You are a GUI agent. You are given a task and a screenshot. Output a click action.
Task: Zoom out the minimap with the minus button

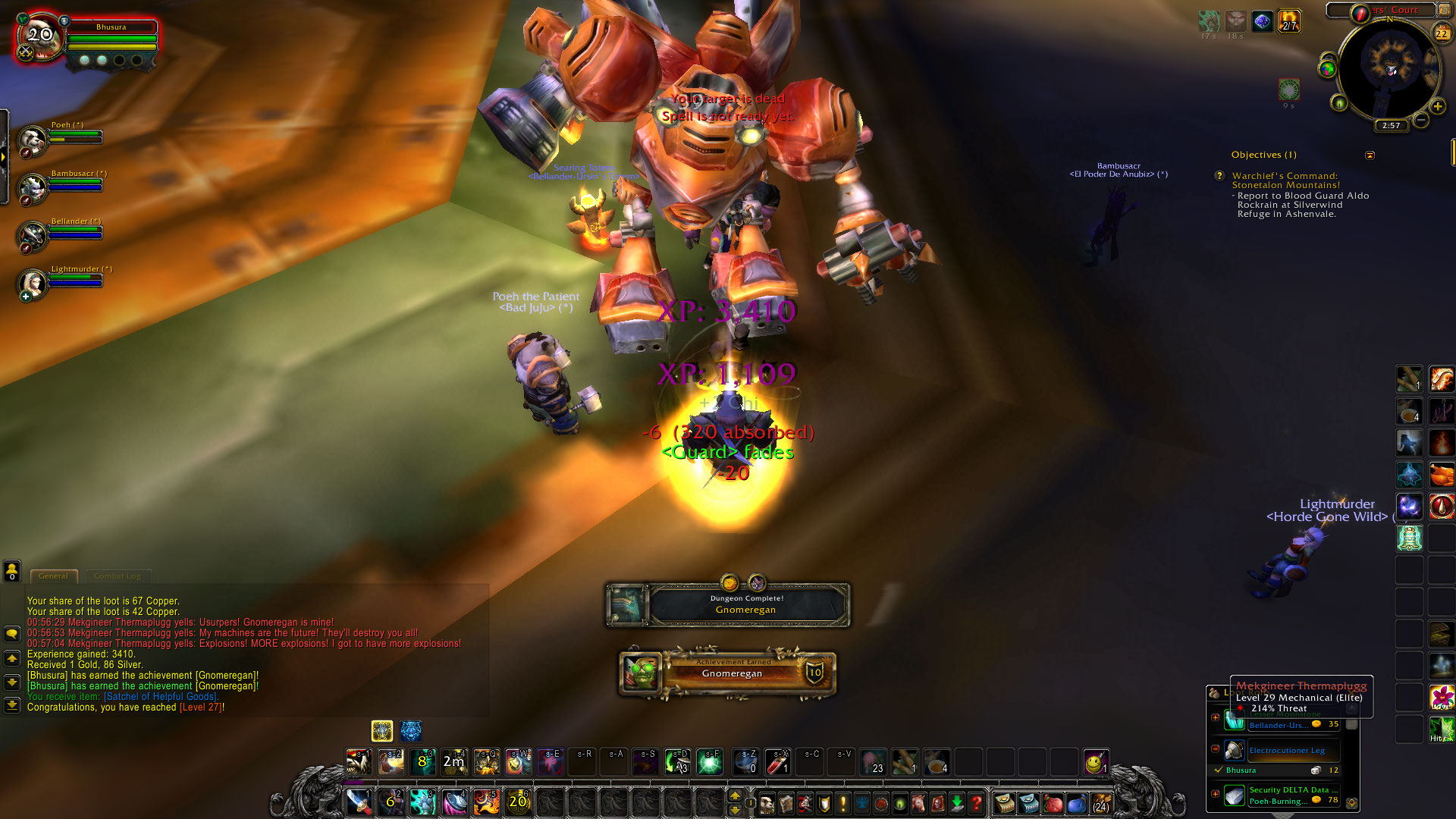pos(1421,120)
